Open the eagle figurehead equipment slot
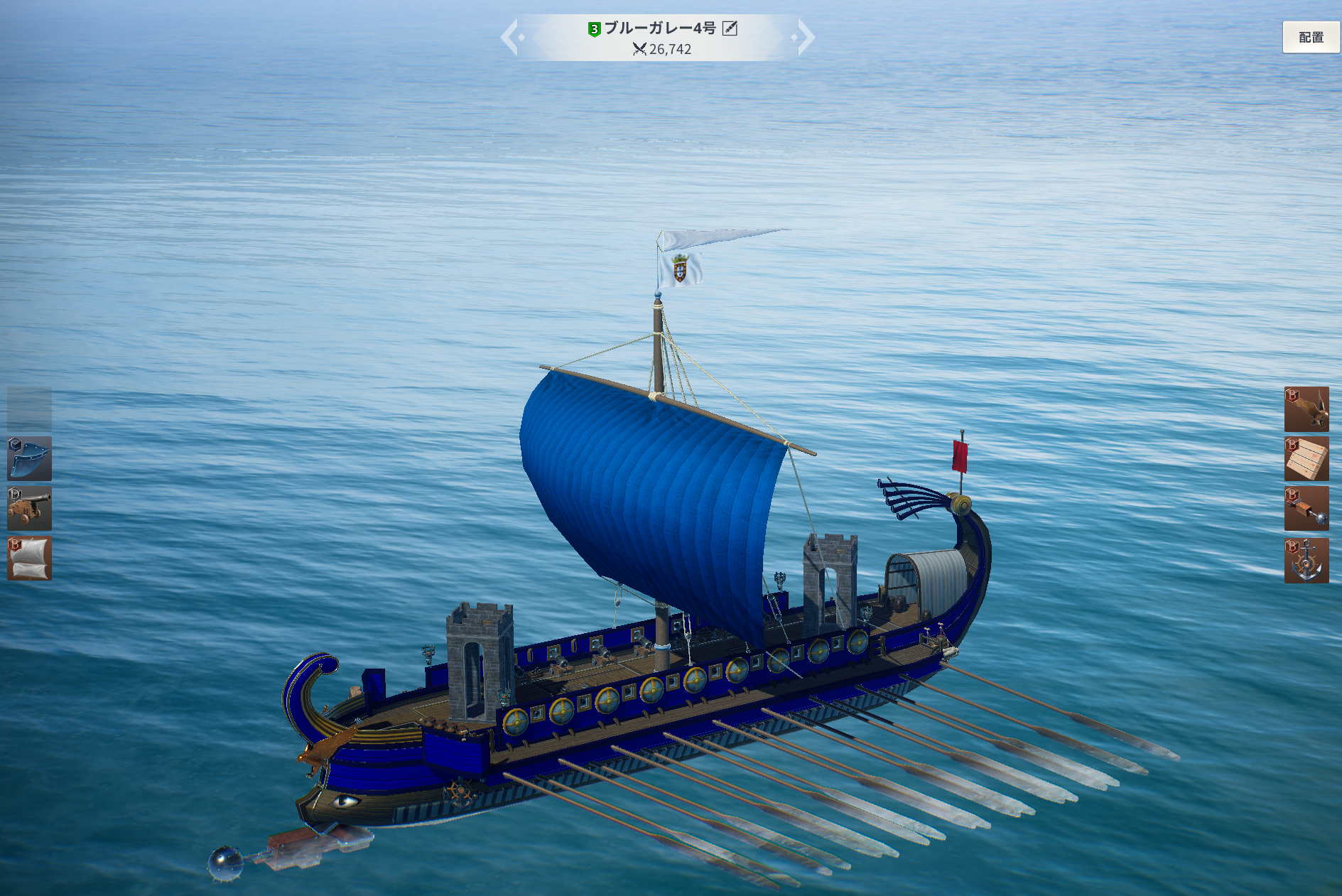1342x896 pixels. [1306, 409]
